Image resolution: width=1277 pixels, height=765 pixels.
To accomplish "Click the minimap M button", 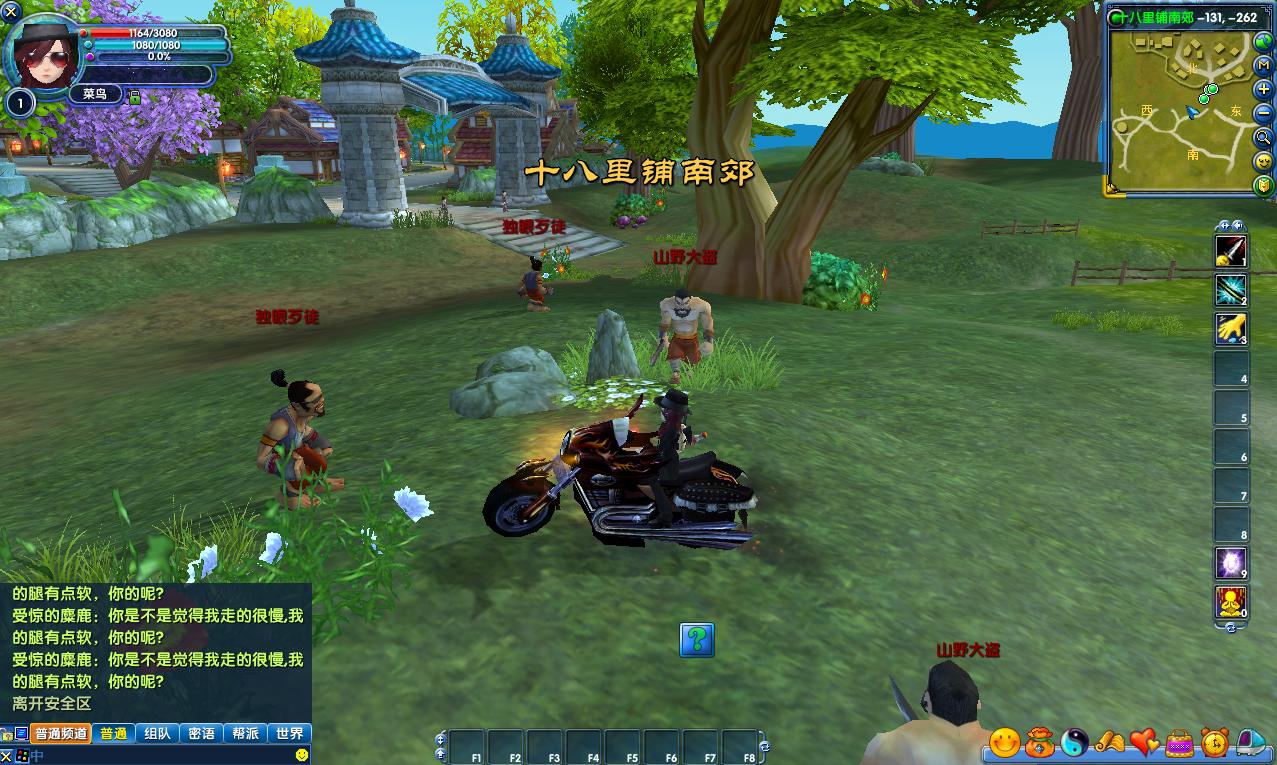I will [x=1264, y=66].
